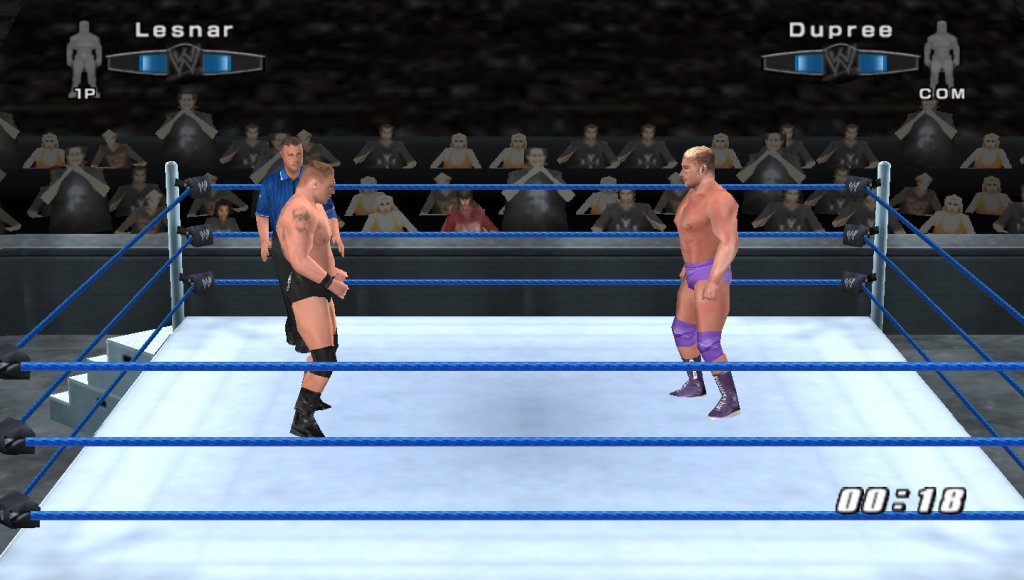Click Lesnar's body damage silhouette icon
This screenshot has height=580, width=1024.
(84, 53)
